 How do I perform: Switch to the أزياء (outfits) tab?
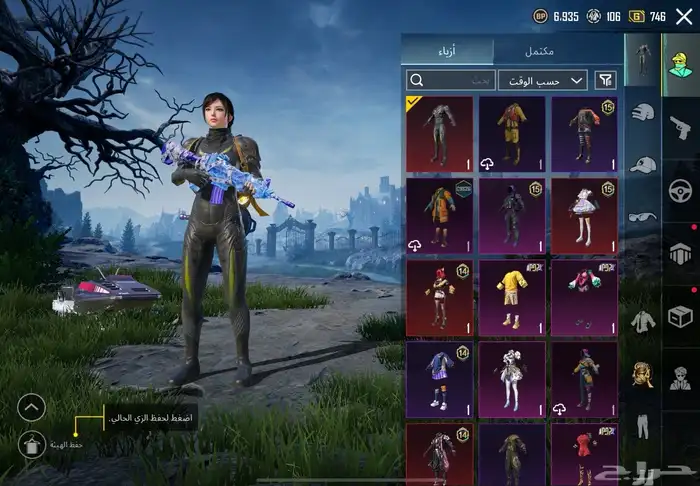click(x=448, y=51)
